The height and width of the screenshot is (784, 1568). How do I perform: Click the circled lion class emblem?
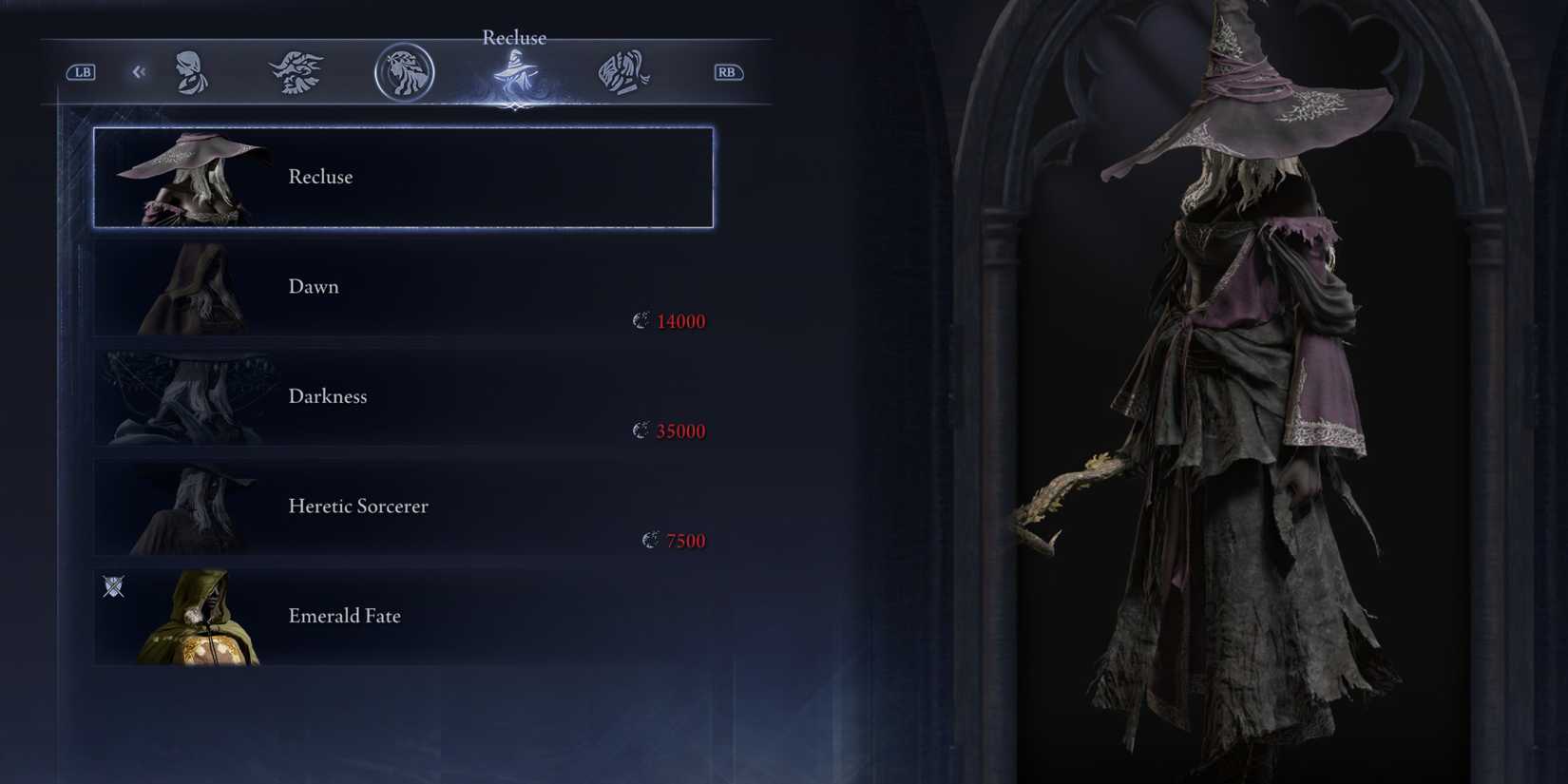coord(404,71)
